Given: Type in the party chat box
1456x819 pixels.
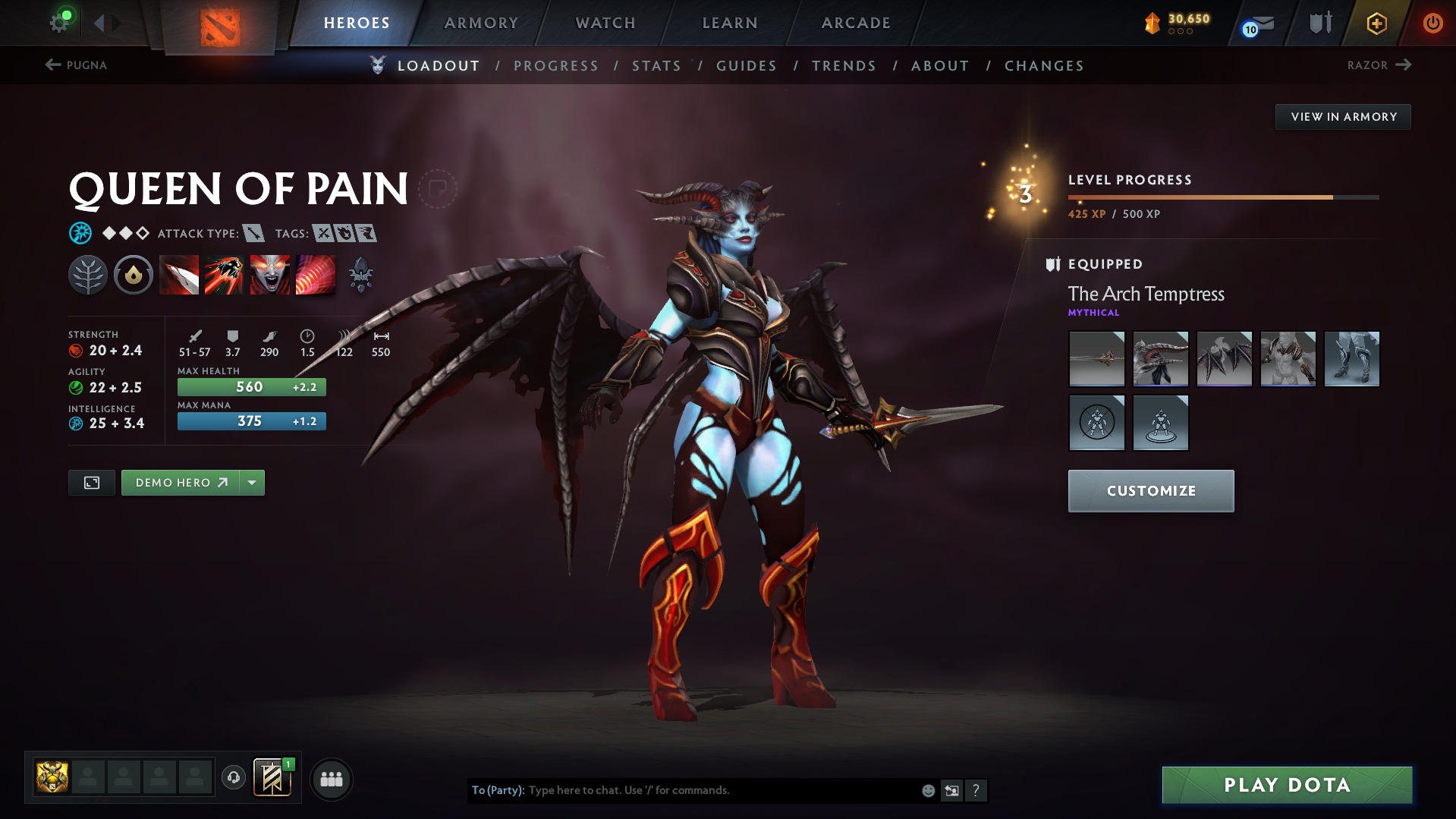Looking at the screenshot, I should (x=721, y=790).
